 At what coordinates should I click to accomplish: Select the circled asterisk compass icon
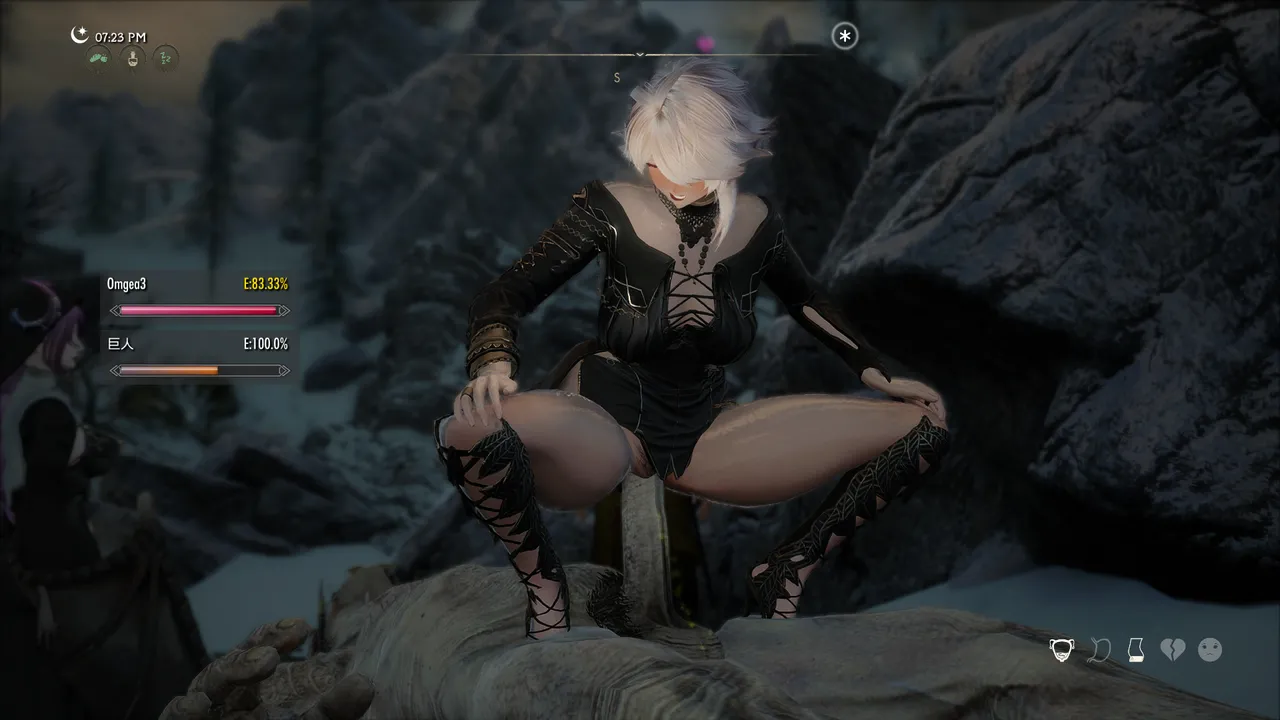845,37
